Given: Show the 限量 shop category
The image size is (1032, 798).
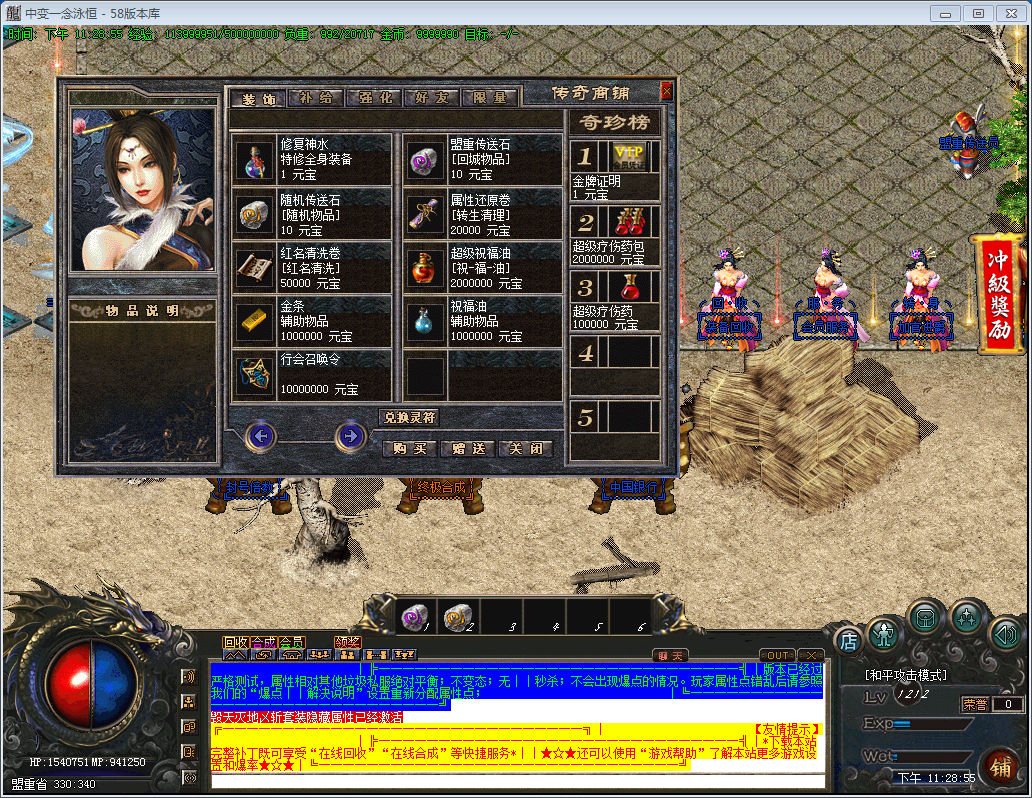Looking at the screenshot, I should coord(490,98).
